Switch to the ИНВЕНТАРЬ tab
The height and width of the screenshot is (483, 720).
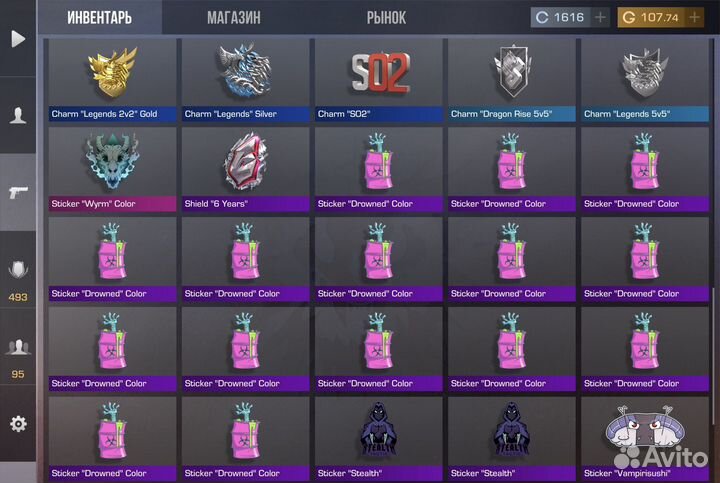pyautogui.click(x=99, y=18)
